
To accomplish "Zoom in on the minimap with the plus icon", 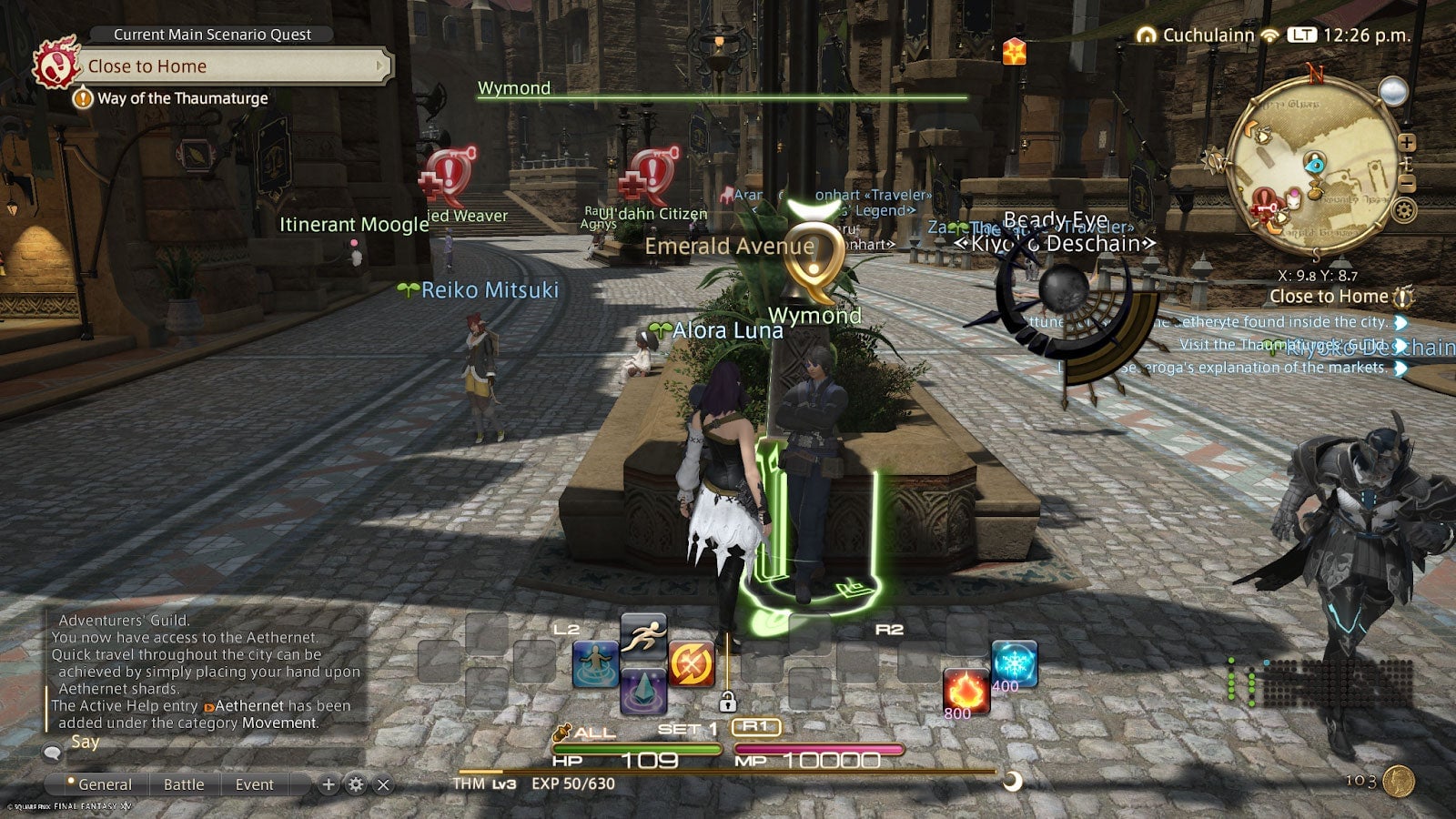I will [x=1407, y=142].
